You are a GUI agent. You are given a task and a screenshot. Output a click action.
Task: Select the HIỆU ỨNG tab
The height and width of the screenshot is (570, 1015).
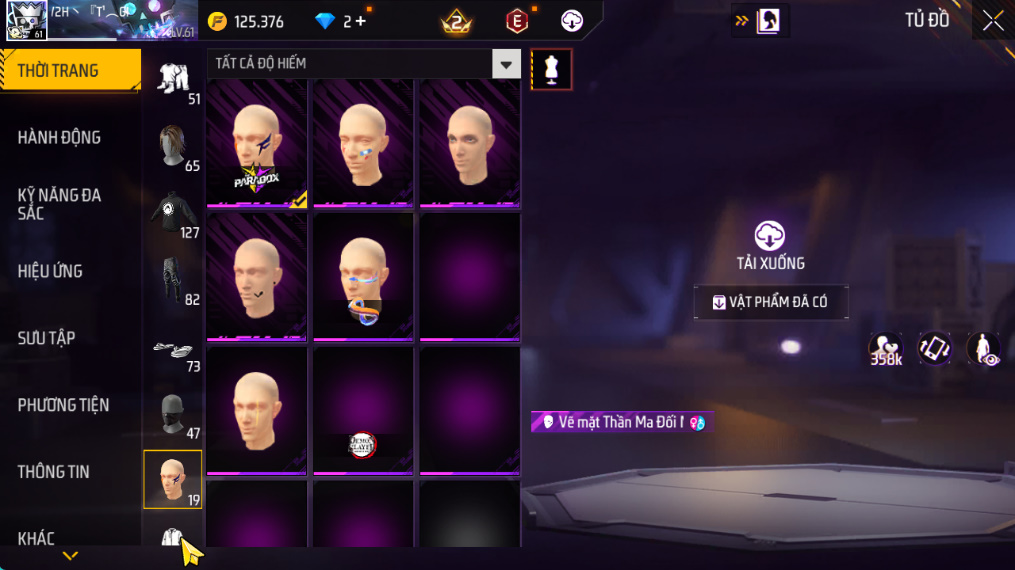pyautogui.click(x=50, y=271)
